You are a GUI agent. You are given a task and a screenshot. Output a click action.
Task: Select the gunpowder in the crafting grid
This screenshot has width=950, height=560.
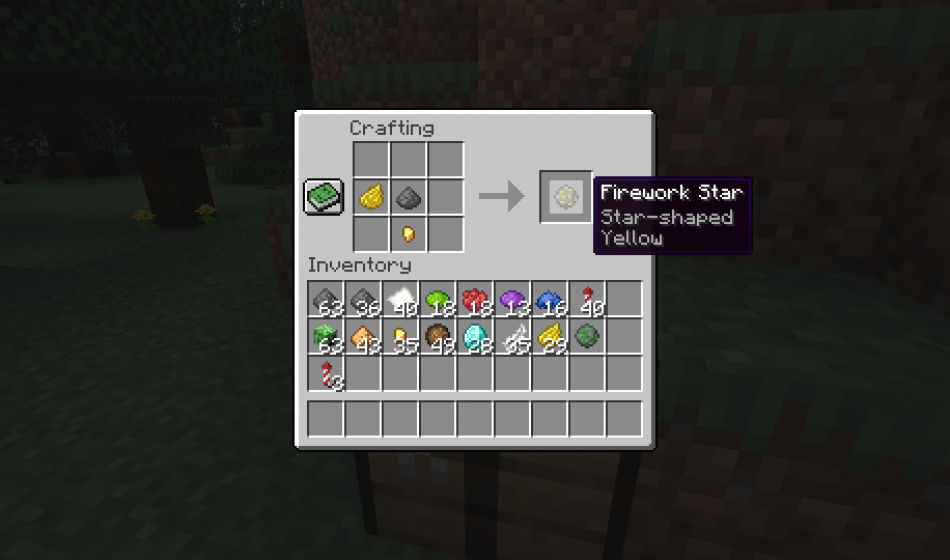[x=408, y=197]
